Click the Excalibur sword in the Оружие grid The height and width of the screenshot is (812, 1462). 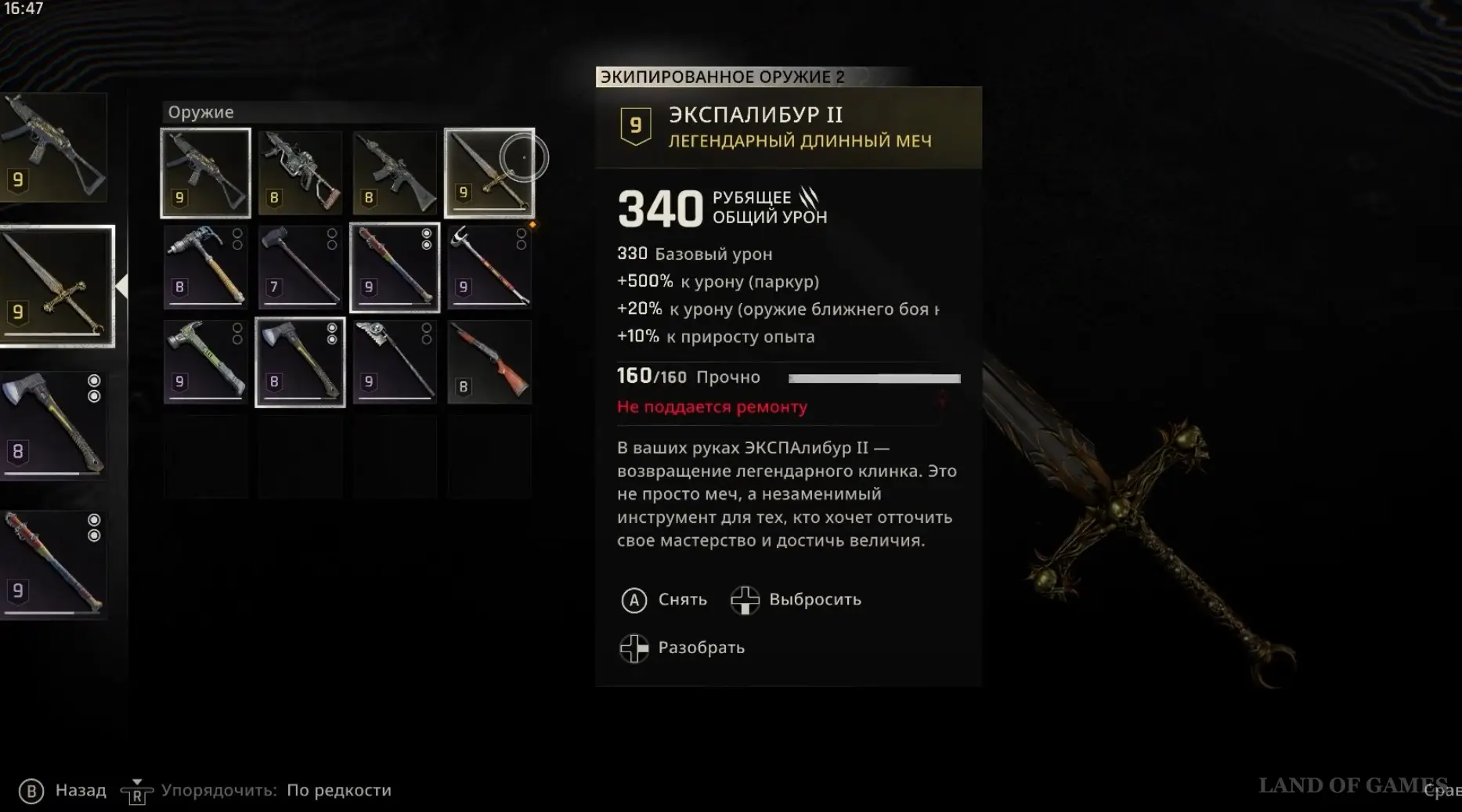(x=489, y=173)
